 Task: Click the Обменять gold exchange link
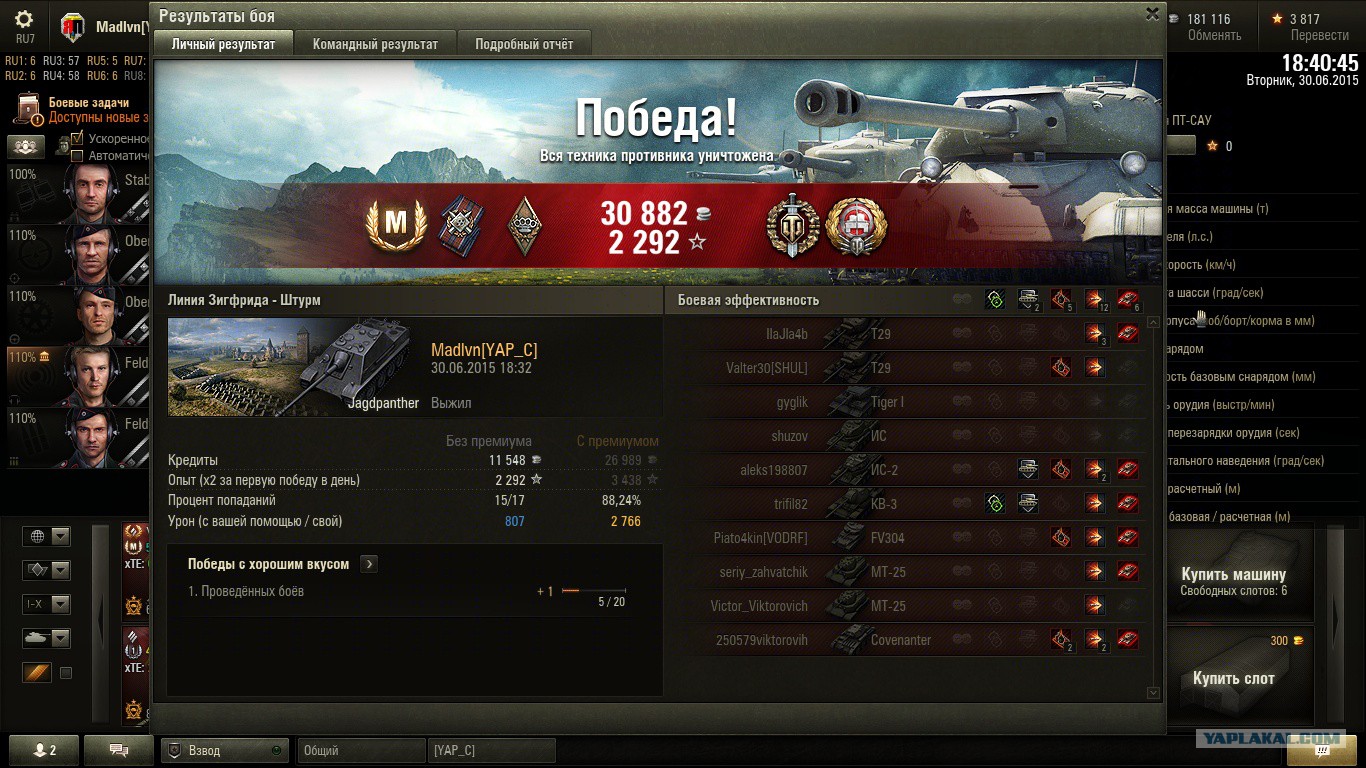click(1214, 35)
